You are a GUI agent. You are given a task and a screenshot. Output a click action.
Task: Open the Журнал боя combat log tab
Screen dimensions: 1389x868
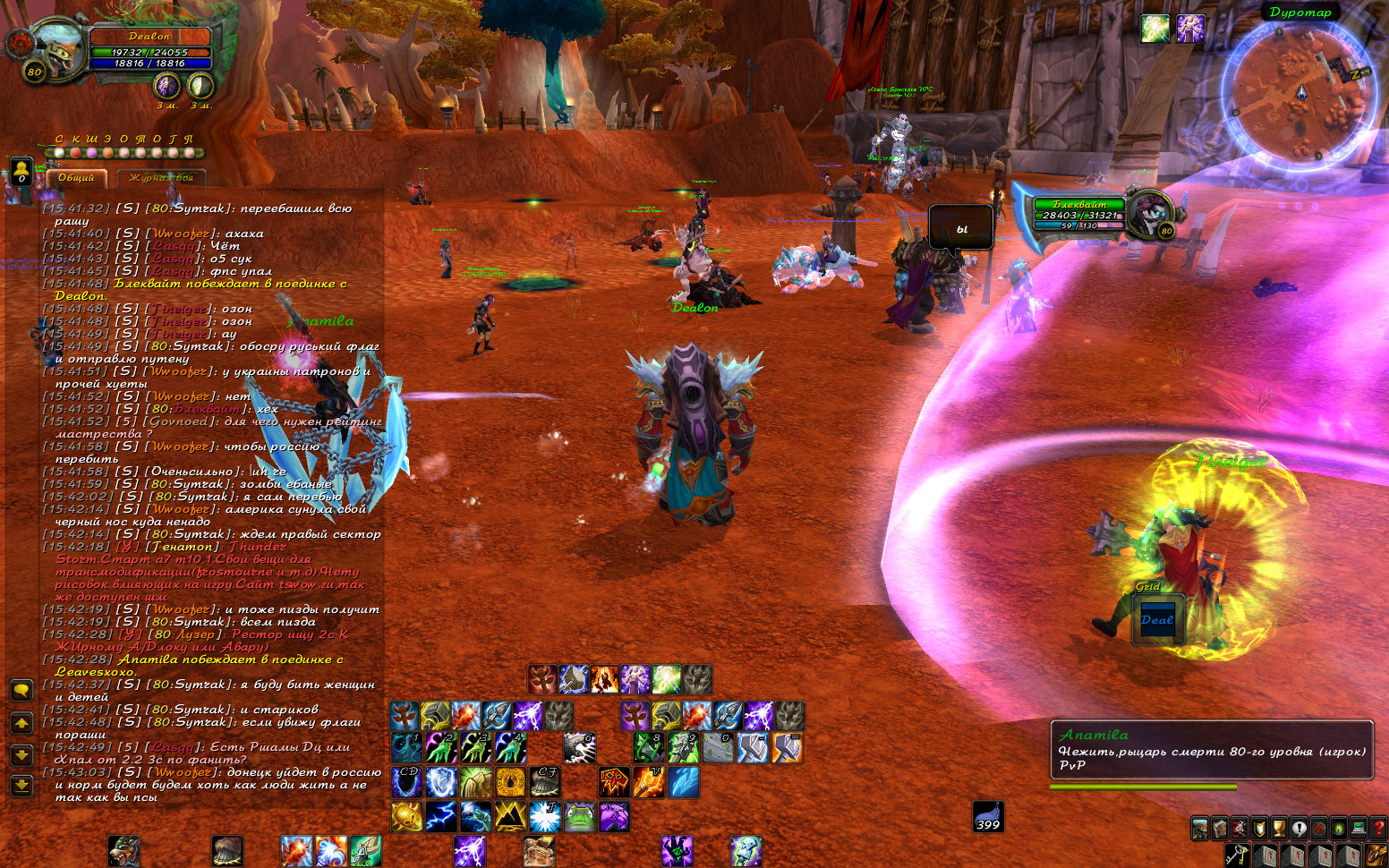tap(161, 178)
